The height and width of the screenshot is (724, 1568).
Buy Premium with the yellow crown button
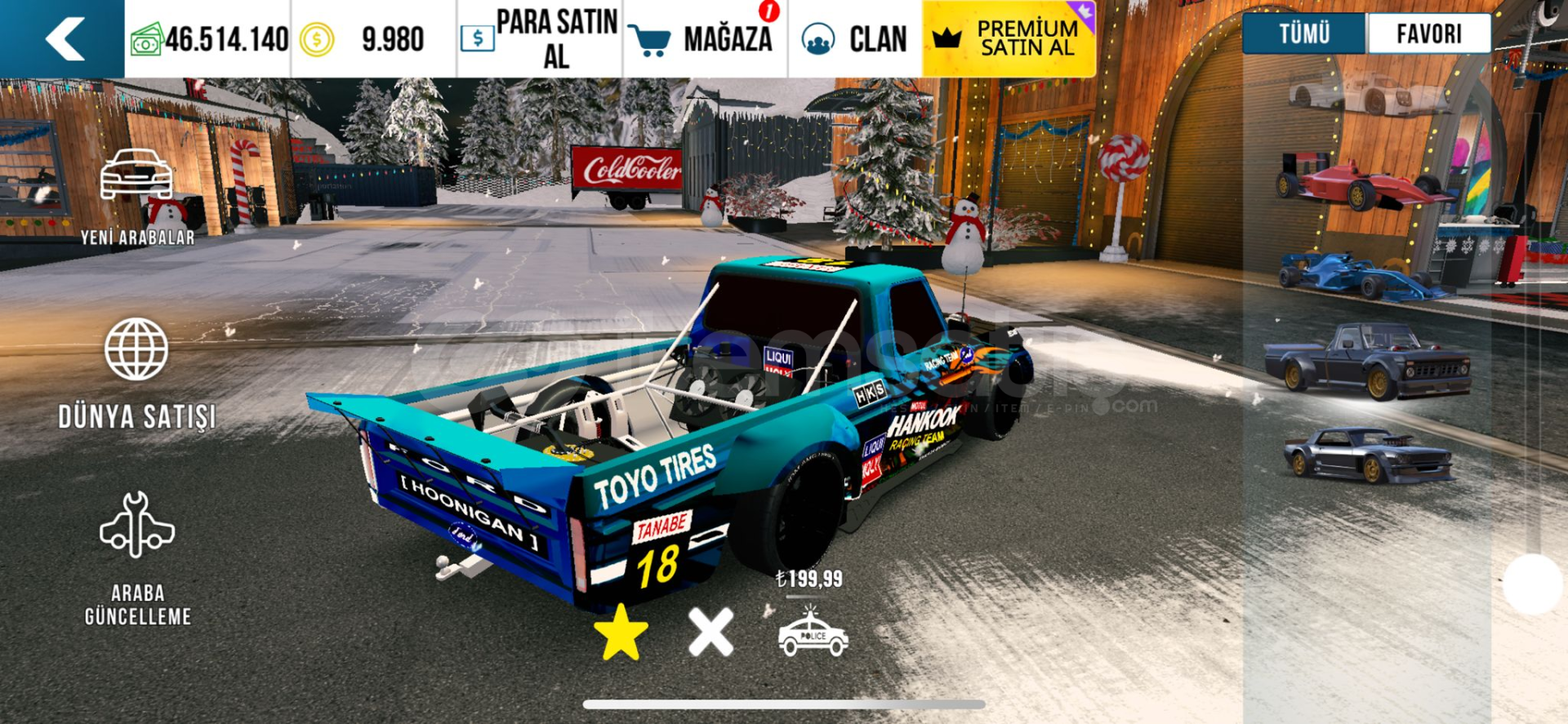[1009, 38]
